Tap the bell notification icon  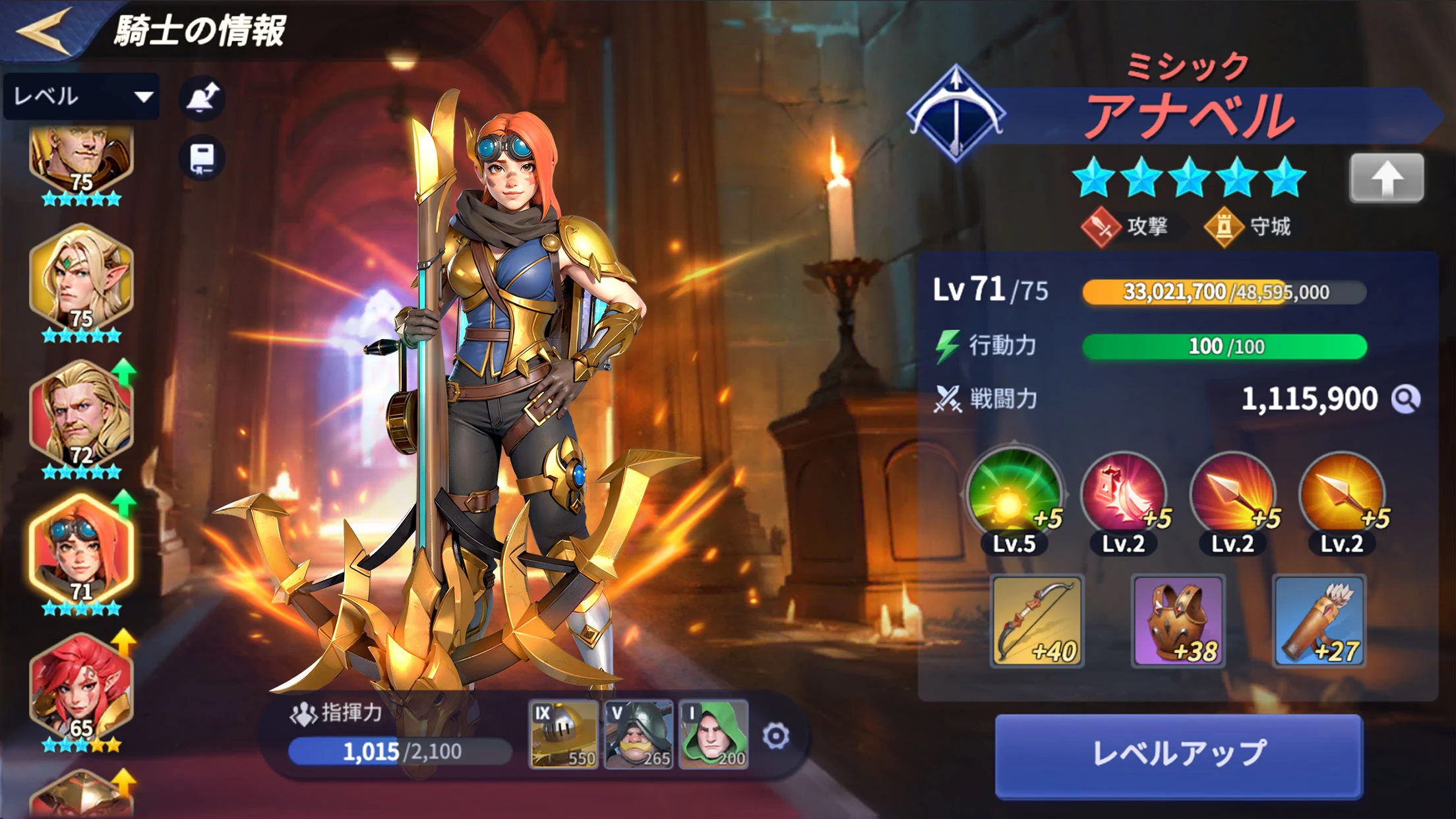[x=202, y=99]
